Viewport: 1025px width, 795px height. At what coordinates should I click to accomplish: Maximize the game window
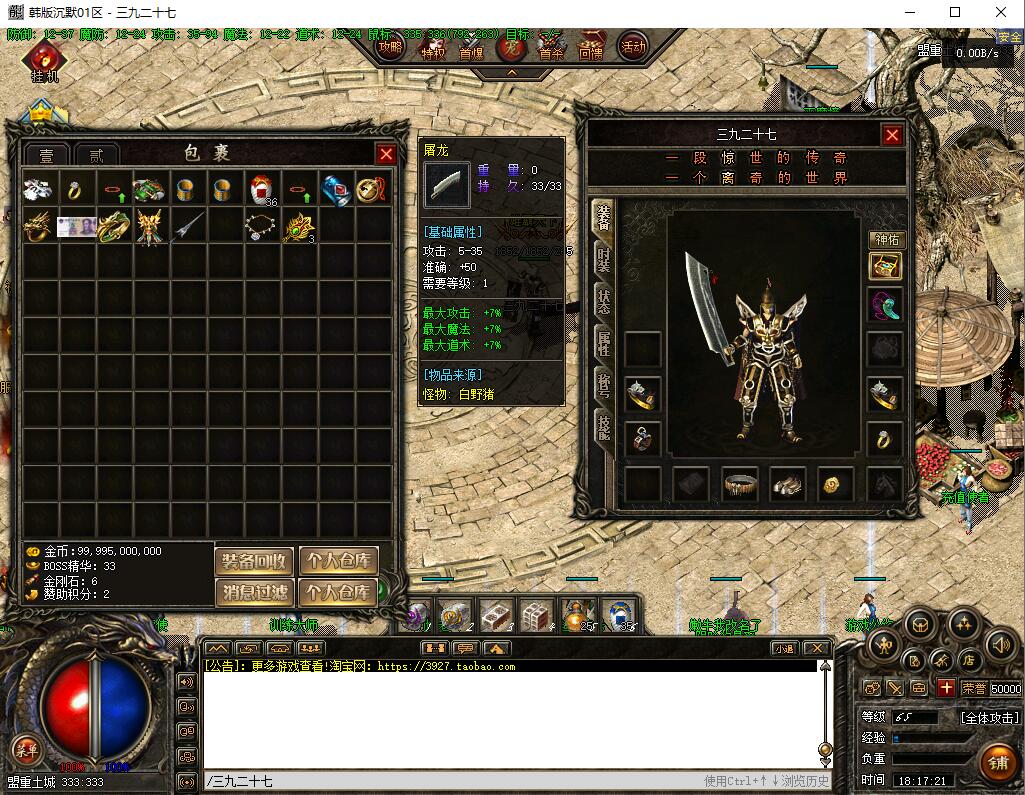[955, 13]
